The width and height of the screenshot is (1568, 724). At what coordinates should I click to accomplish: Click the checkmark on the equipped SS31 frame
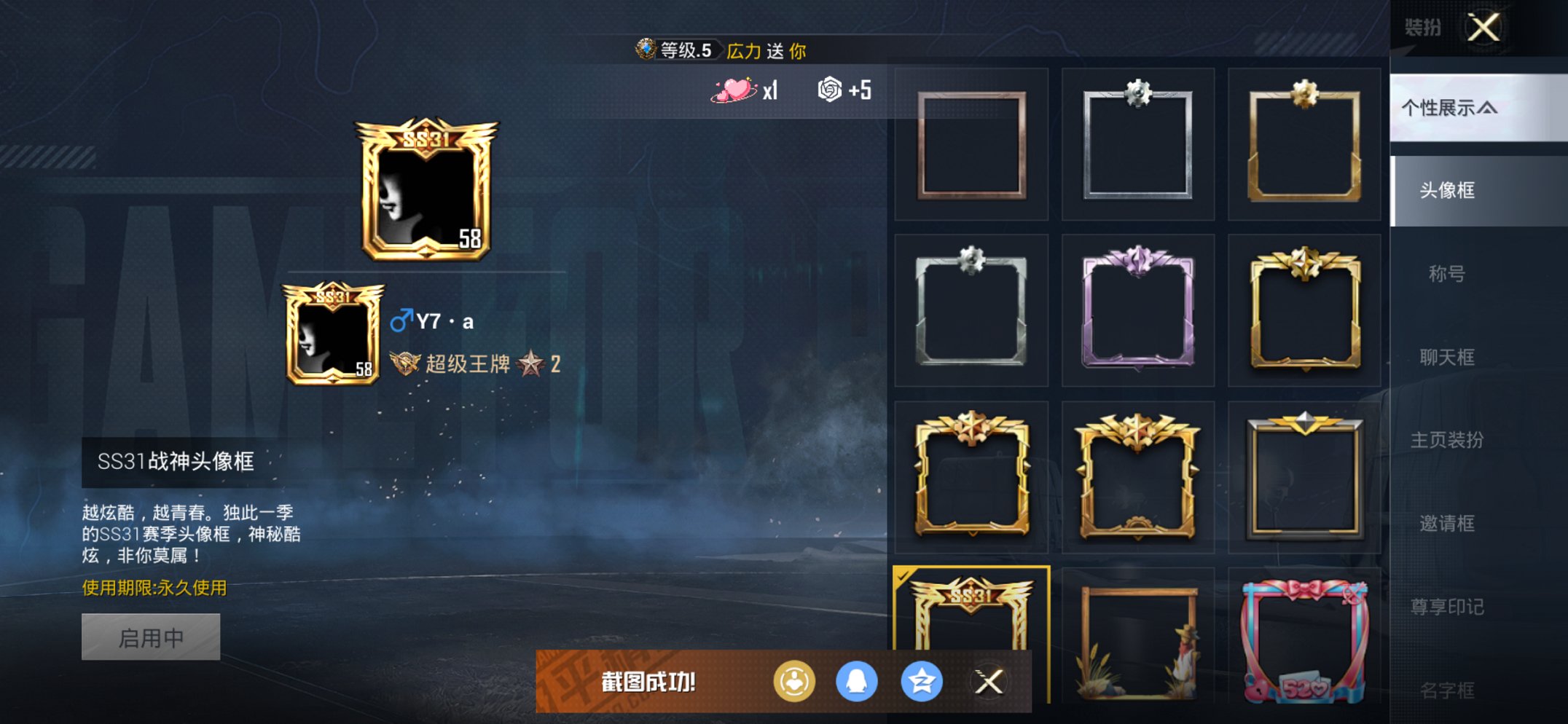click(903, 575)
